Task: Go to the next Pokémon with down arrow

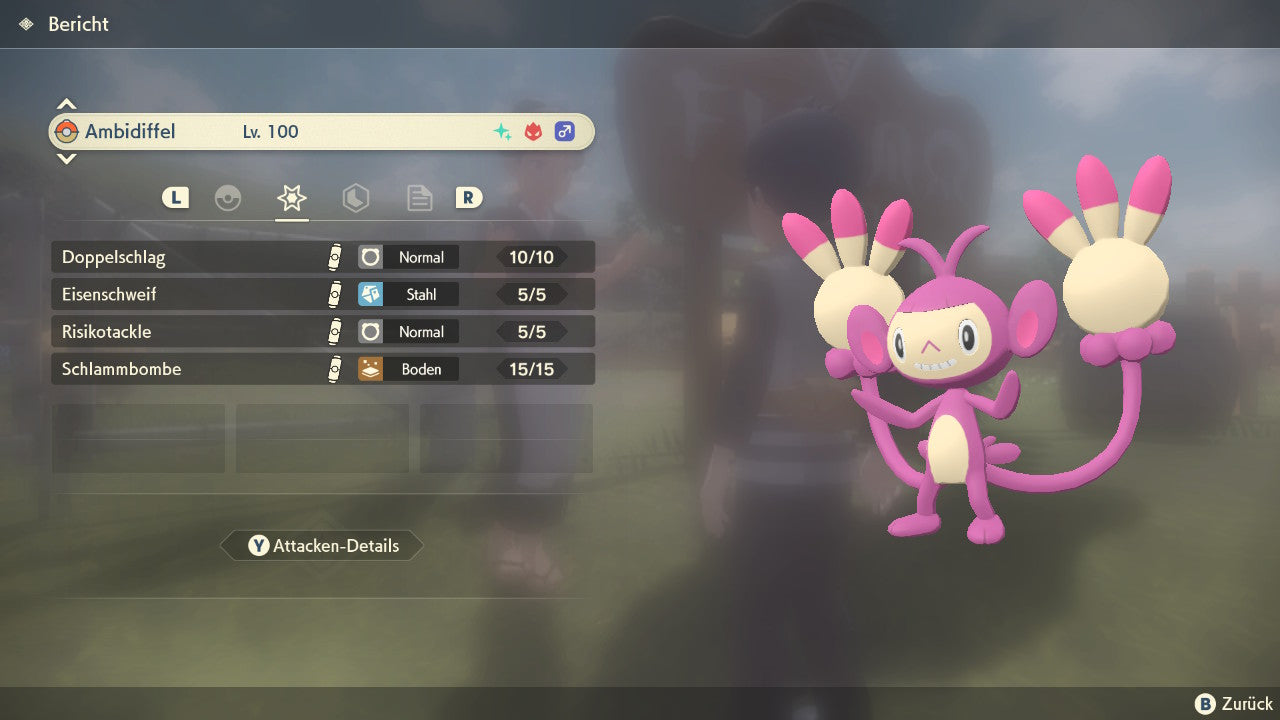Action: coord(66,158)
